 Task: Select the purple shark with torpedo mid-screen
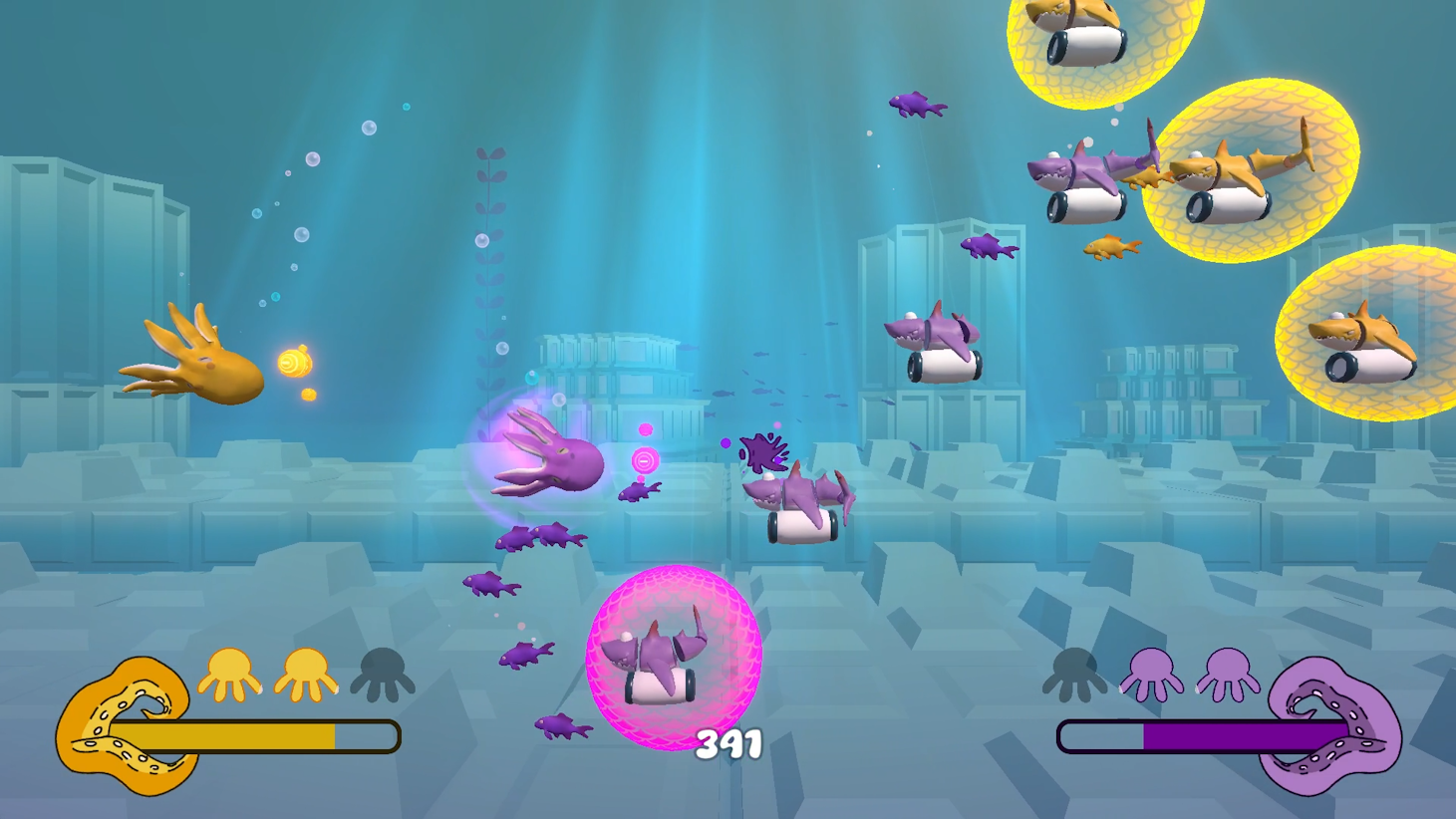point(932,334)
